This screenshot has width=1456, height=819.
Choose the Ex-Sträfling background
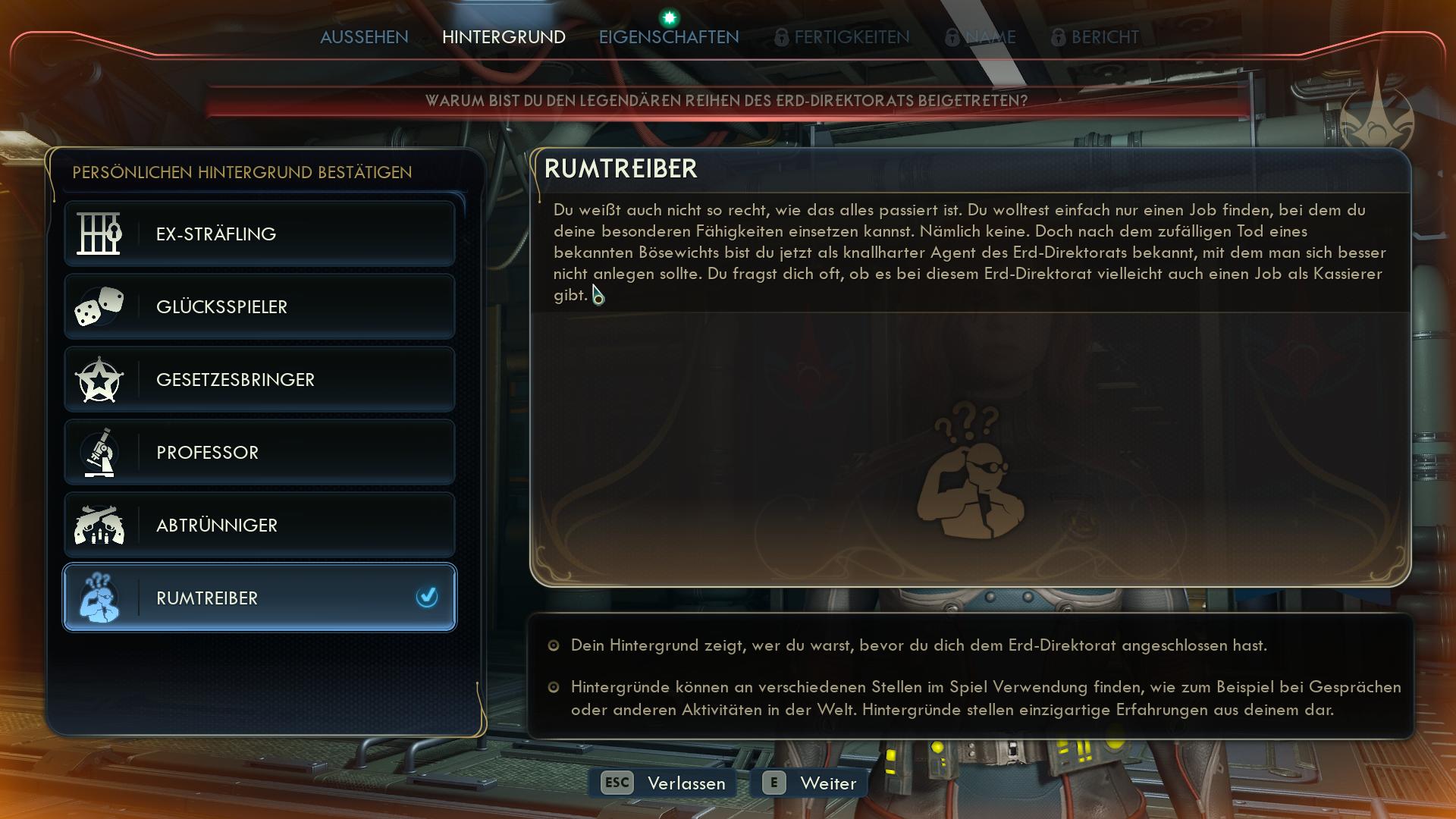(x=259, y=234)
